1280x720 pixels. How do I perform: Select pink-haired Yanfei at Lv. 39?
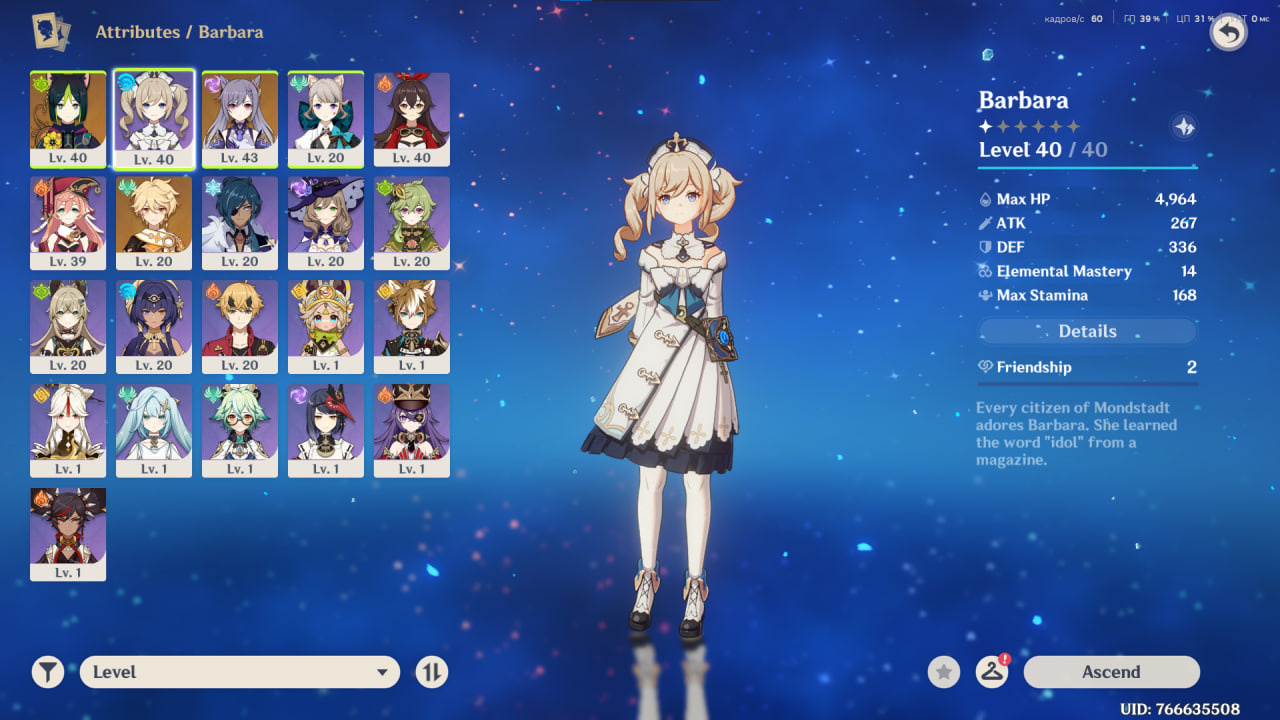pos(68,222)
